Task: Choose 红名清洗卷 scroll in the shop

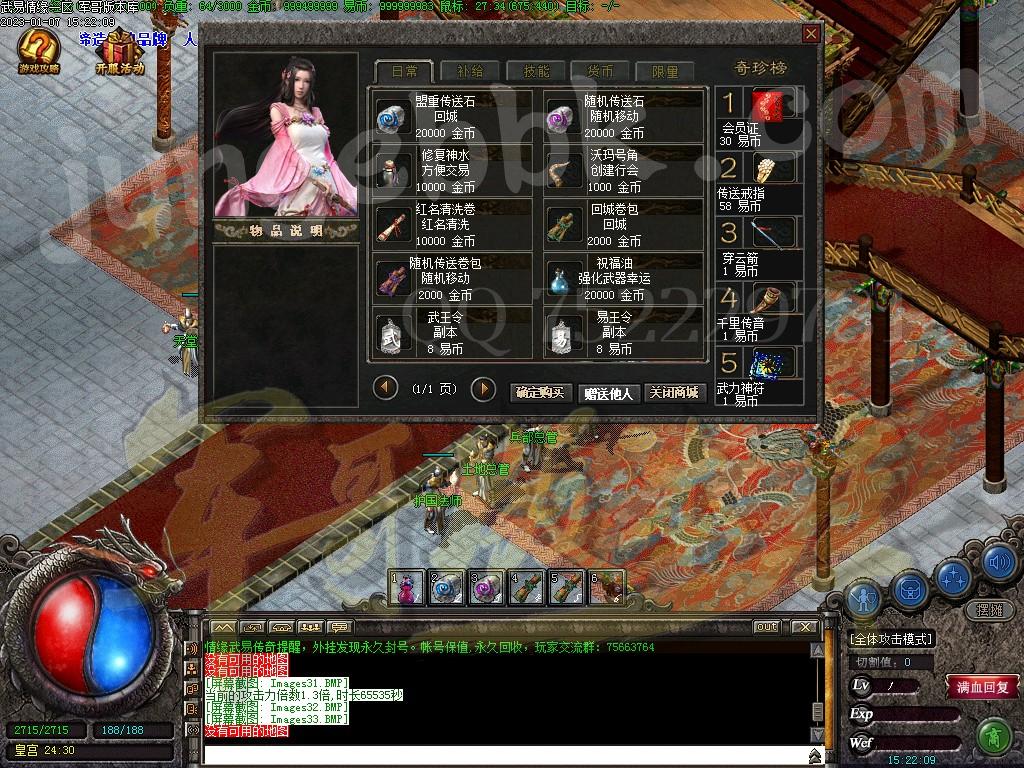Action: click(x=453, y=225)
